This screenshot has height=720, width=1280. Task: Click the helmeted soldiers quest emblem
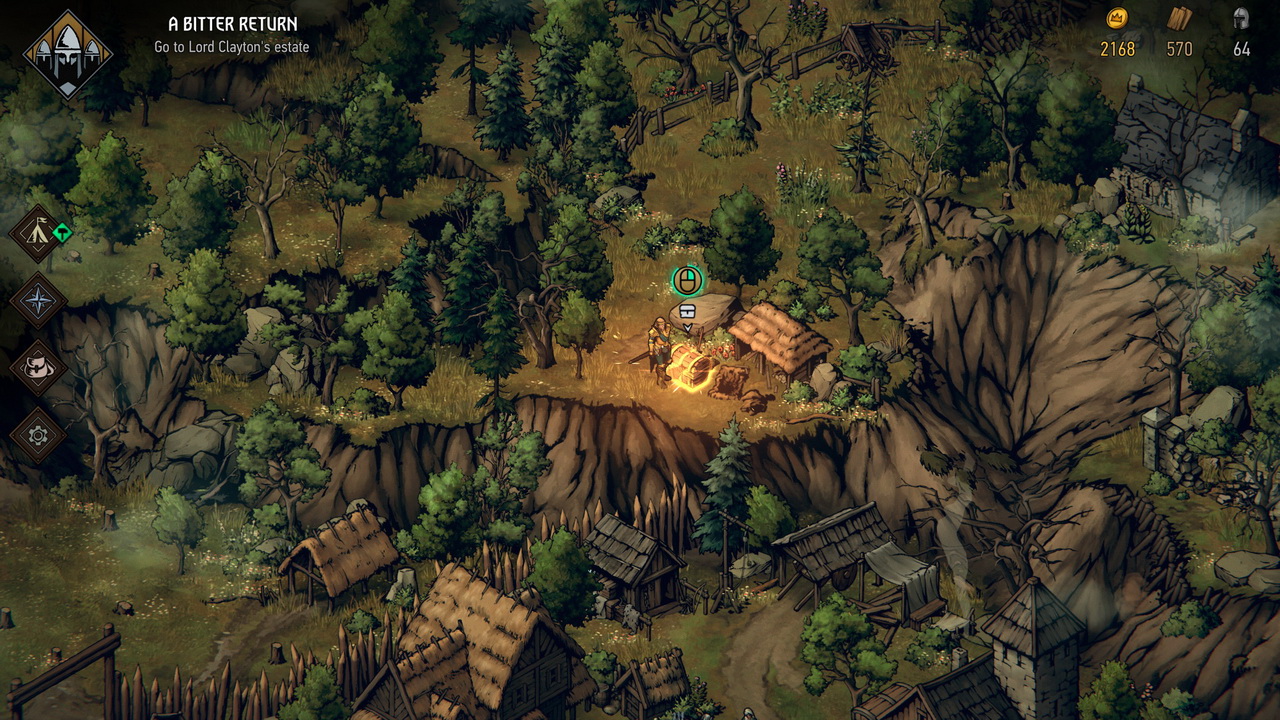point(68,55)
